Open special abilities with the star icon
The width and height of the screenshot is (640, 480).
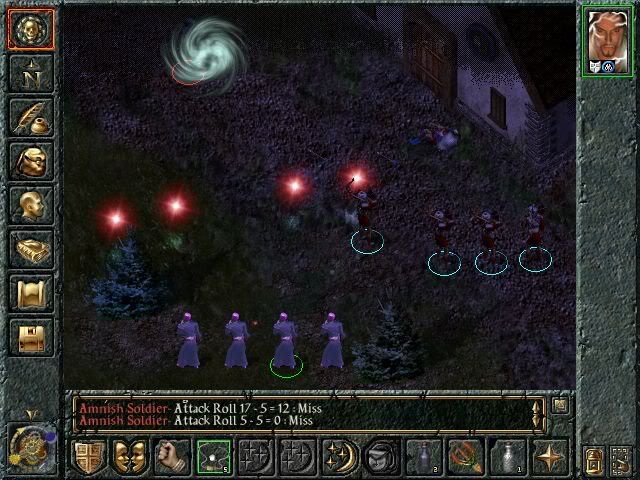(x=550, y=457)
